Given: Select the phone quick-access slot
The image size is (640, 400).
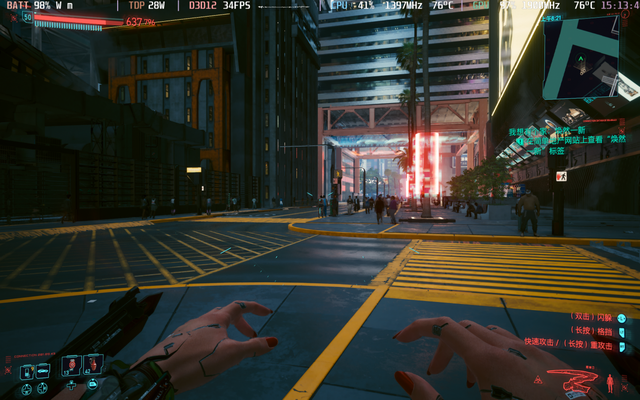Looking at the screenshot, I should pos(27,372).
